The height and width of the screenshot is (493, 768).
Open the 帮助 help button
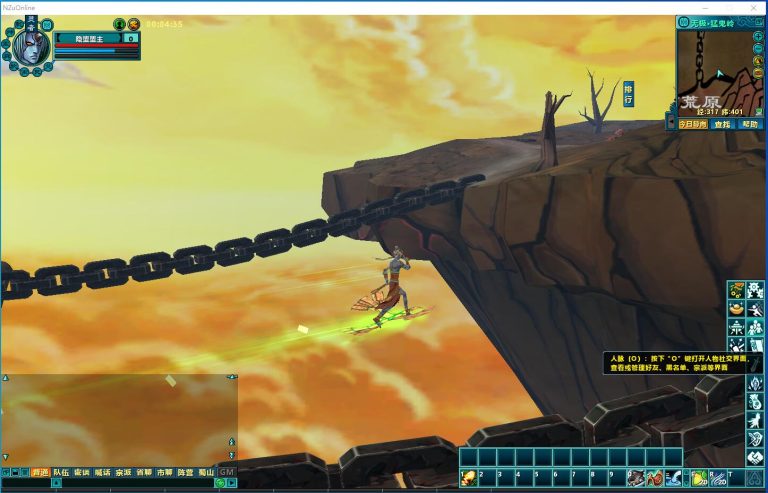click(x=750, y=125)
